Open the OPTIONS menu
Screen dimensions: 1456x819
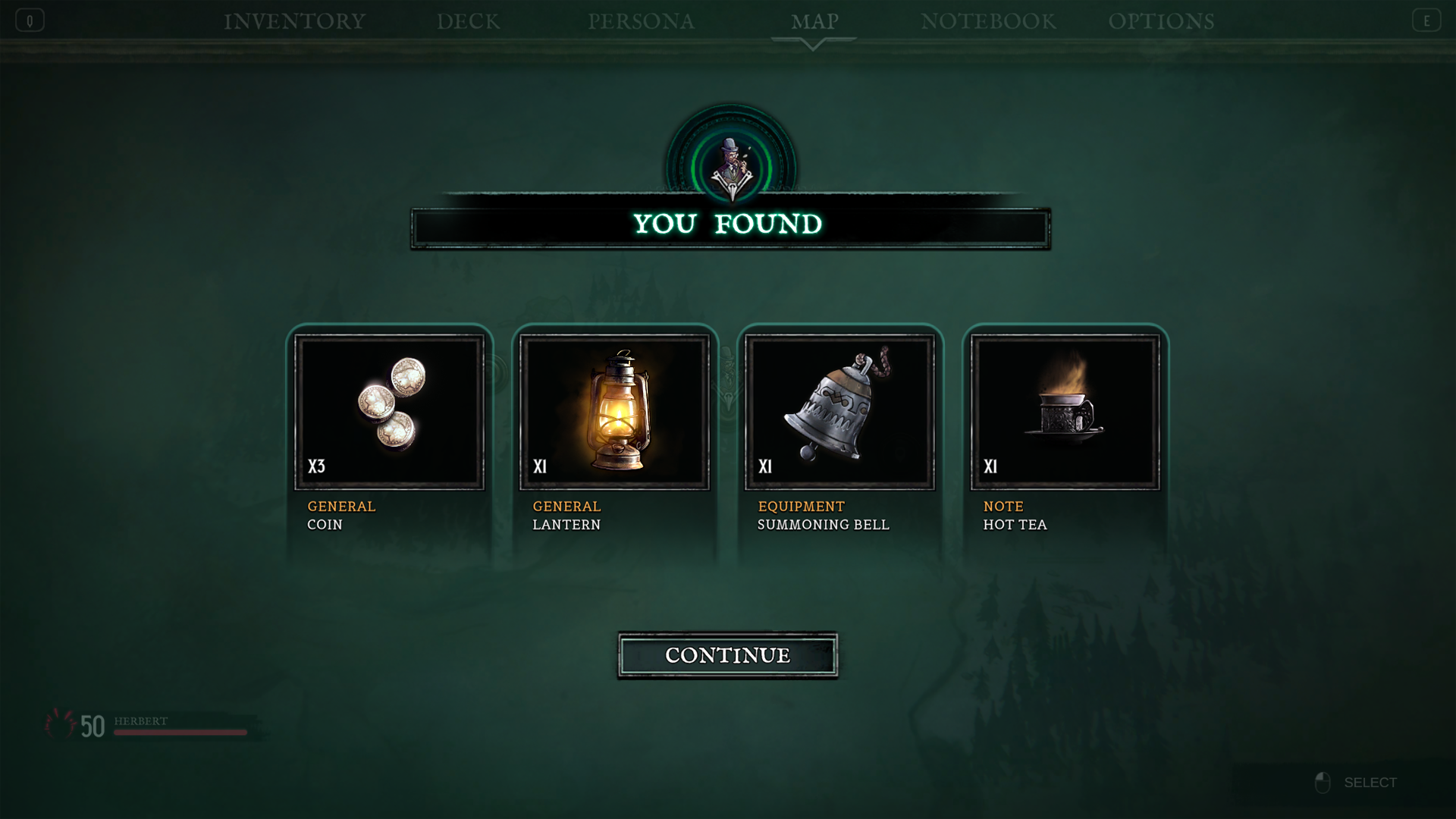point(1163,21)
